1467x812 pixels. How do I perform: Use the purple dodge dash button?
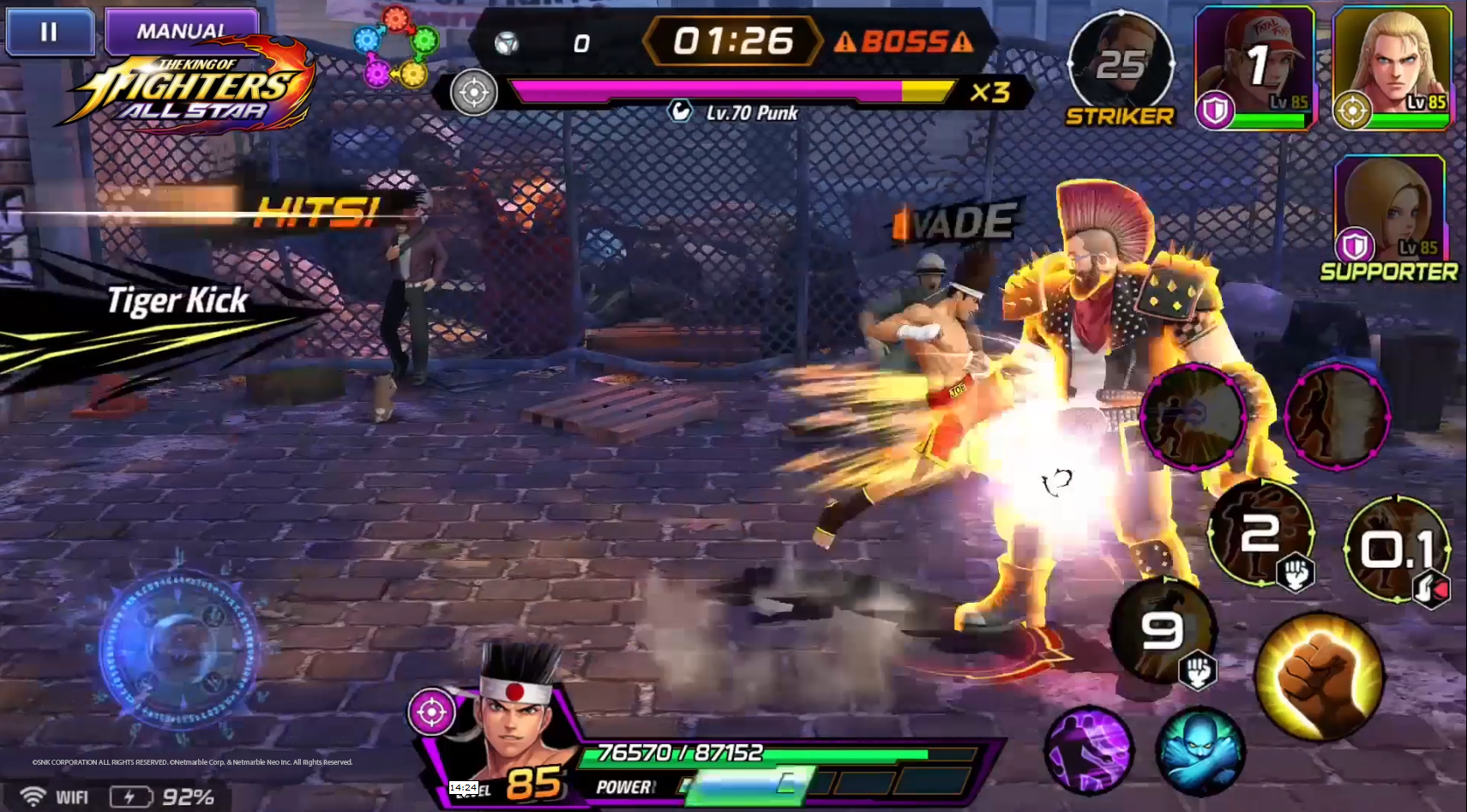[x=1089, y=750]
